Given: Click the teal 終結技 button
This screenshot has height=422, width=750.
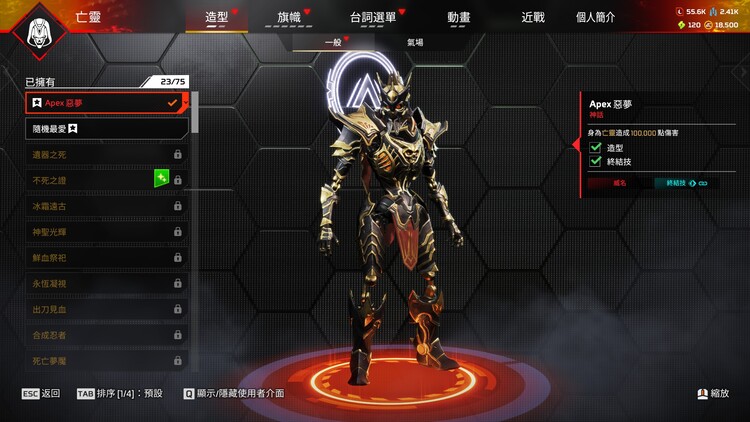Looking at the screenshot, I should click(x=685, y=183).
